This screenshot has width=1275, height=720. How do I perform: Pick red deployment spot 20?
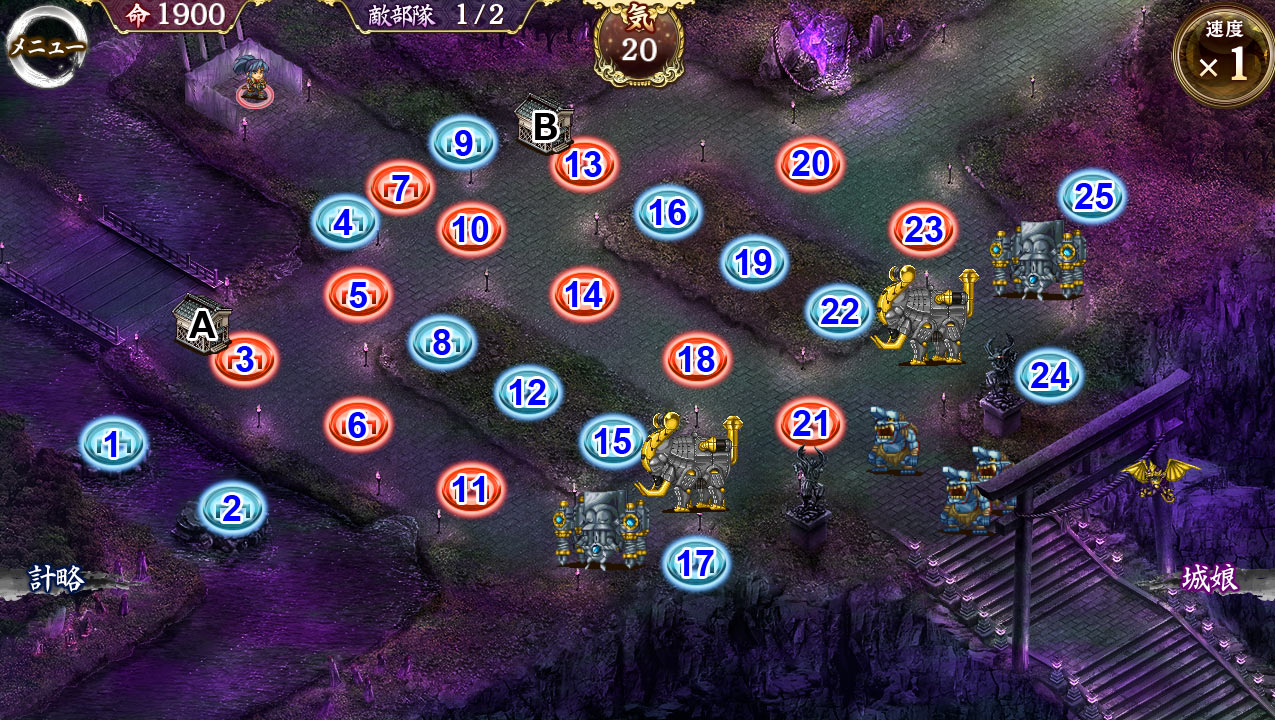(x=811, y=164)
